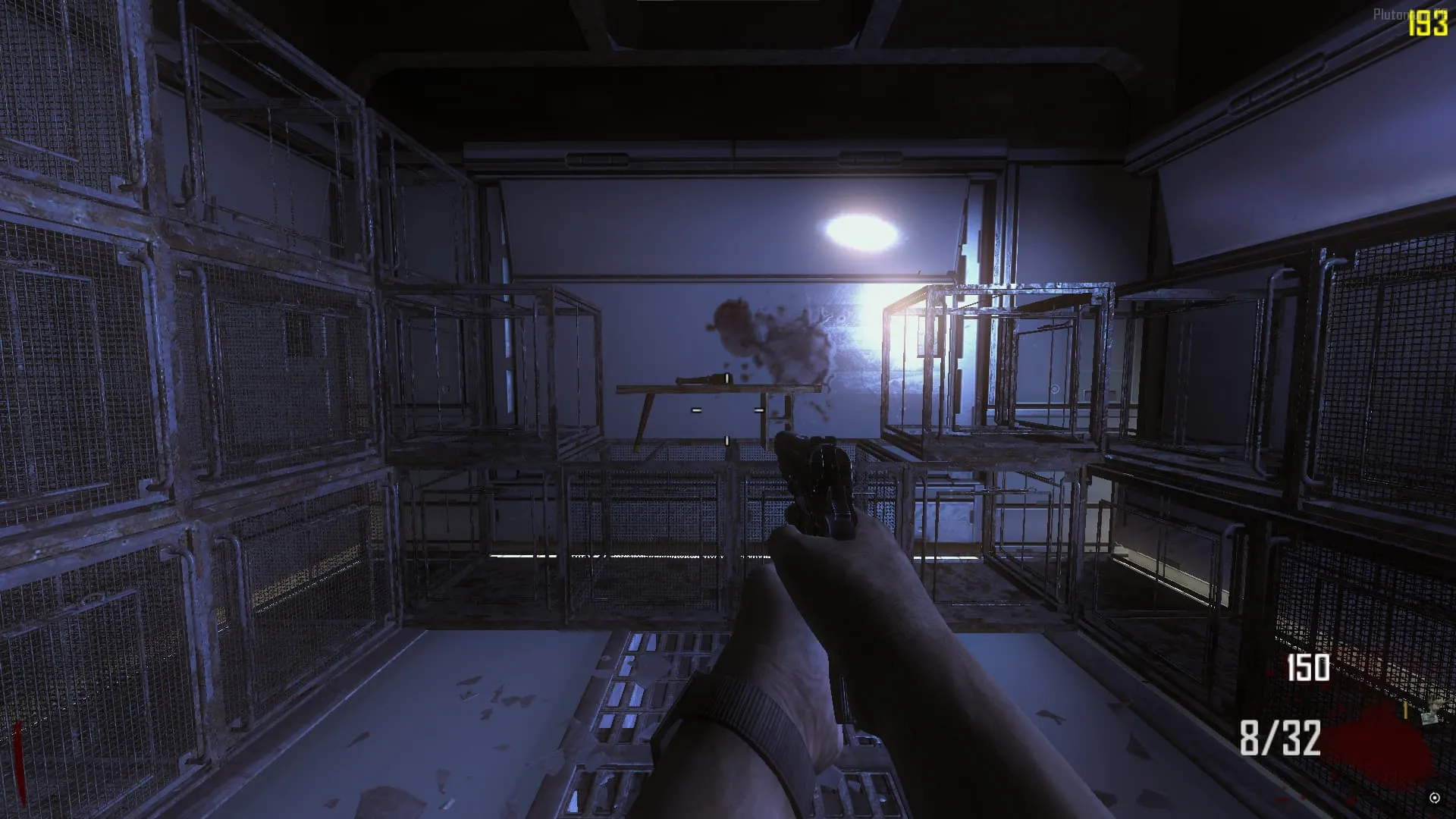Click the circular target icon in the HUD corner

tap(1434, 798)
